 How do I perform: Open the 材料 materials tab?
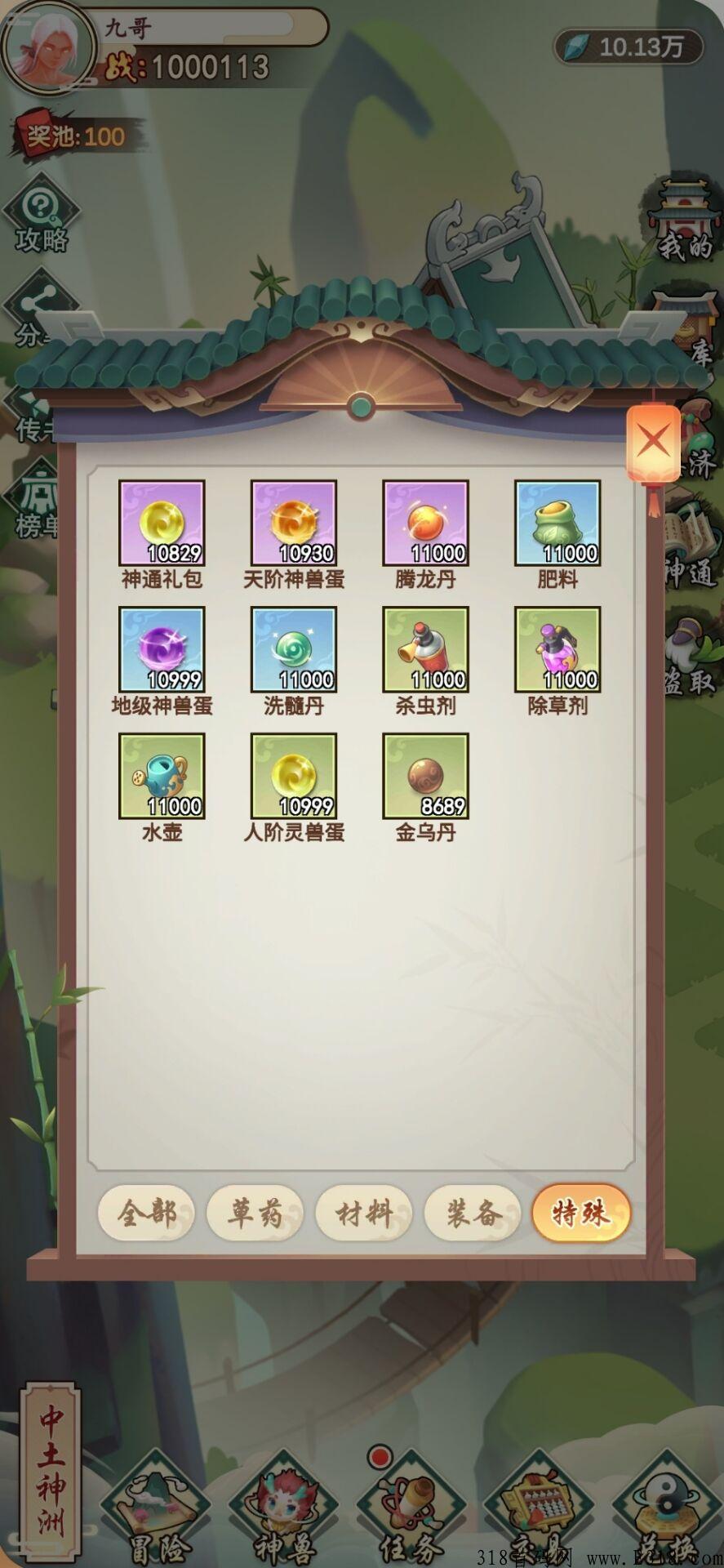364,1214
